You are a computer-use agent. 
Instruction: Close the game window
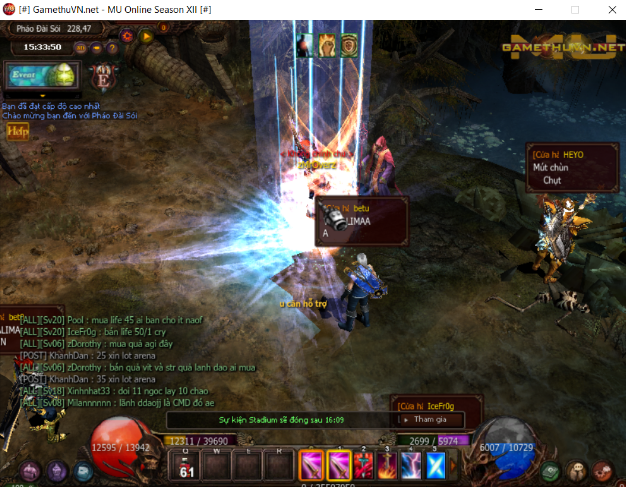[x=609, y=9]
